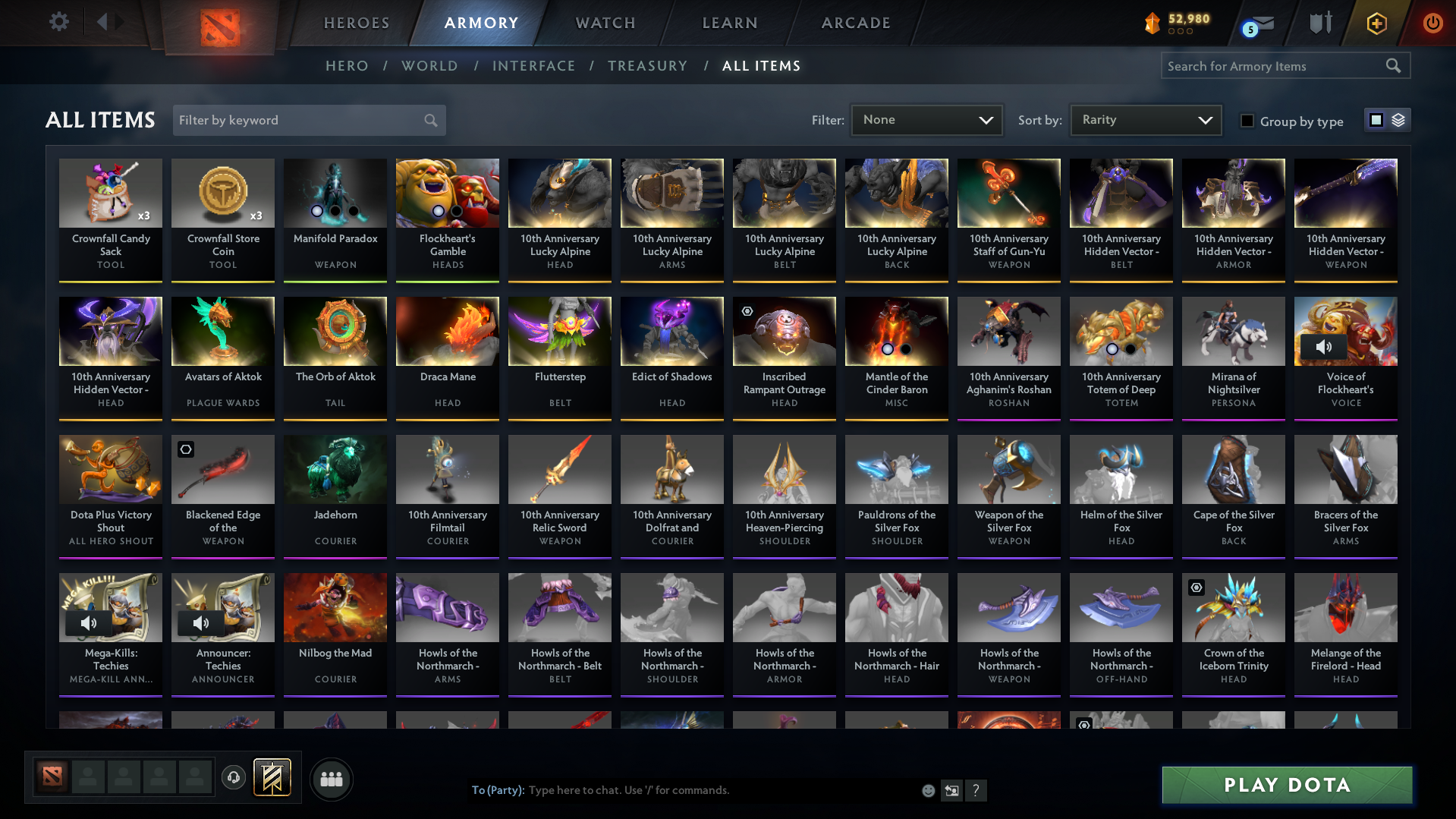Open the WATCH menu item

(605, 23)
